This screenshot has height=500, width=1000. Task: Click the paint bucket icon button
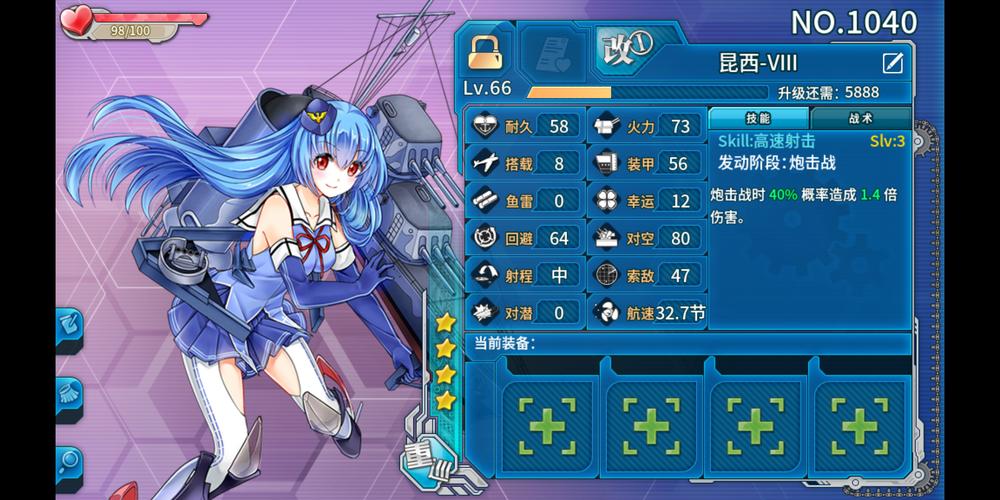click(69, 325)
